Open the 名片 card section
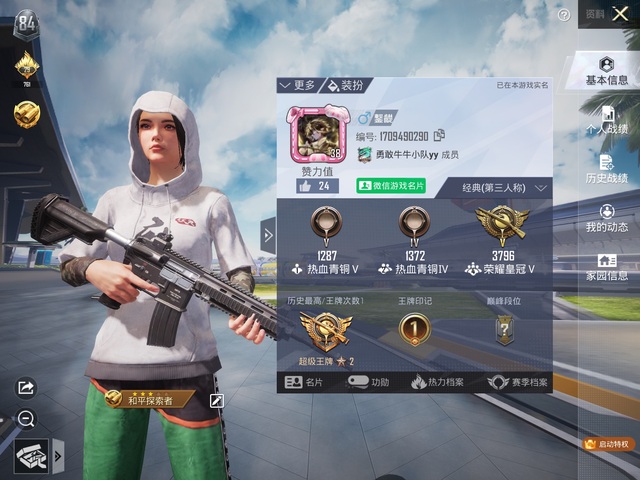 (305, 382)
